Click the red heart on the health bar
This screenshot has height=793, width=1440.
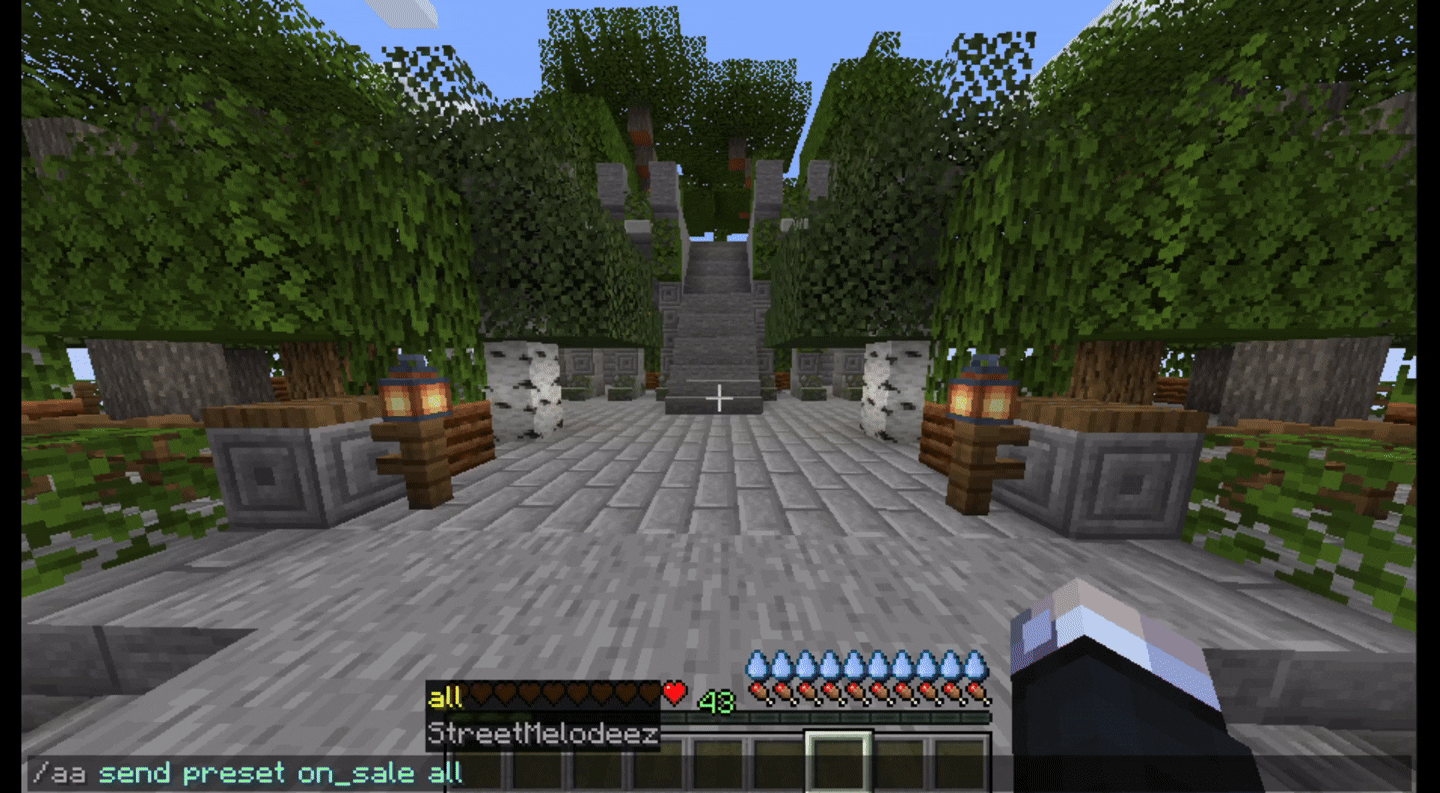click(x=673, y=693)
